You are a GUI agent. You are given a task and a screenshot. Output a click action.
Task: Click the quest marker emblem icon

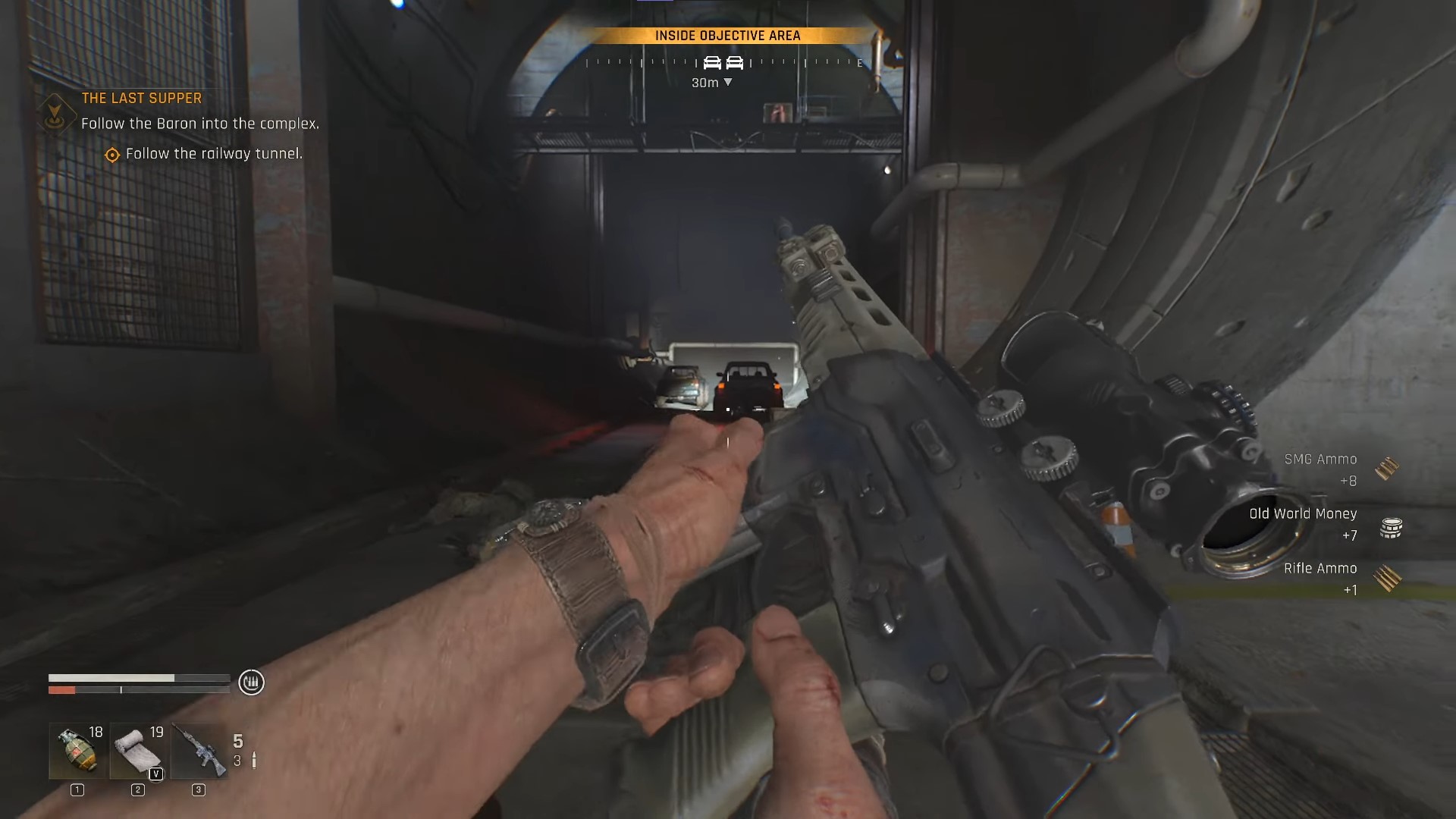point(55,115)
